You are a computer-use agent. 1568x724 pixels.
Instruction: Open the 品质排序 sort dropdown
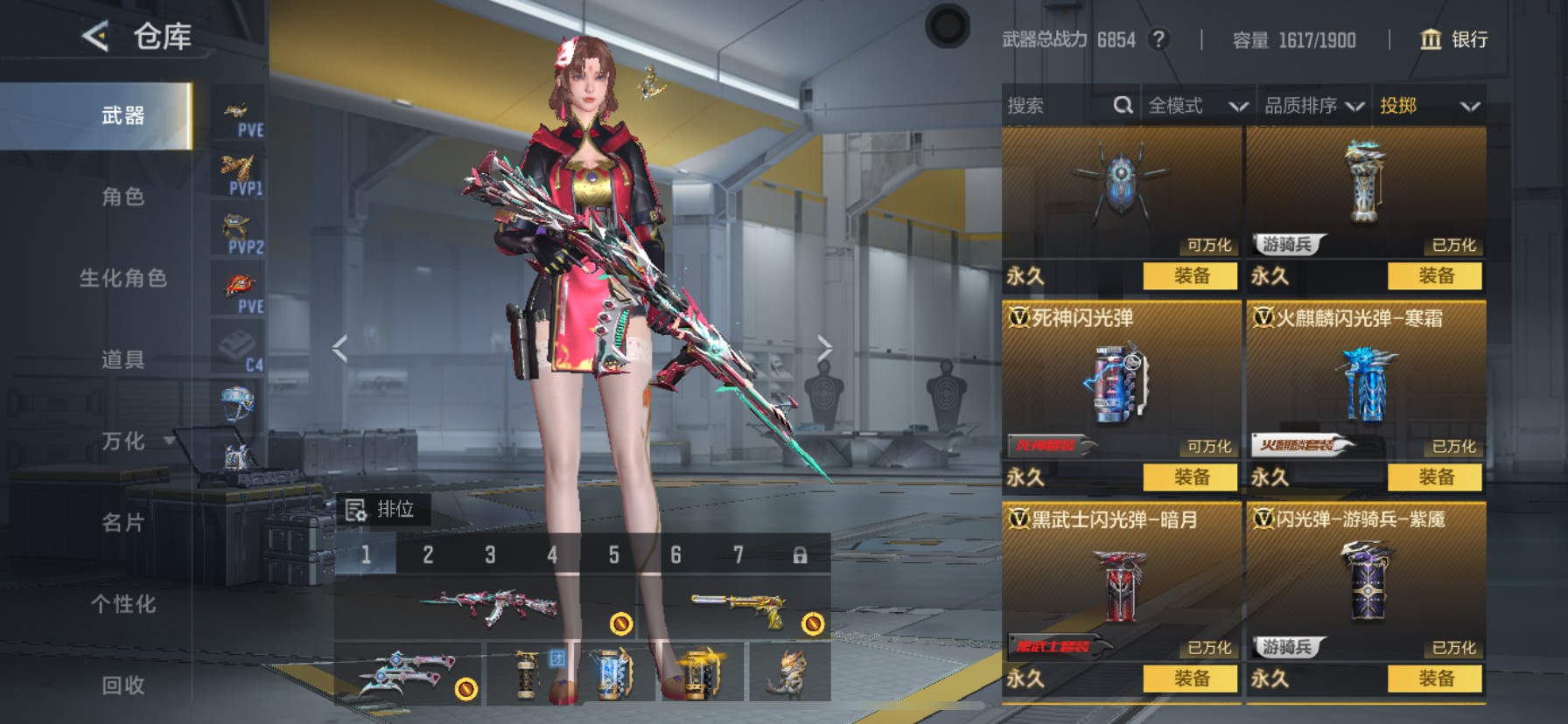(x=1313, y=106)
